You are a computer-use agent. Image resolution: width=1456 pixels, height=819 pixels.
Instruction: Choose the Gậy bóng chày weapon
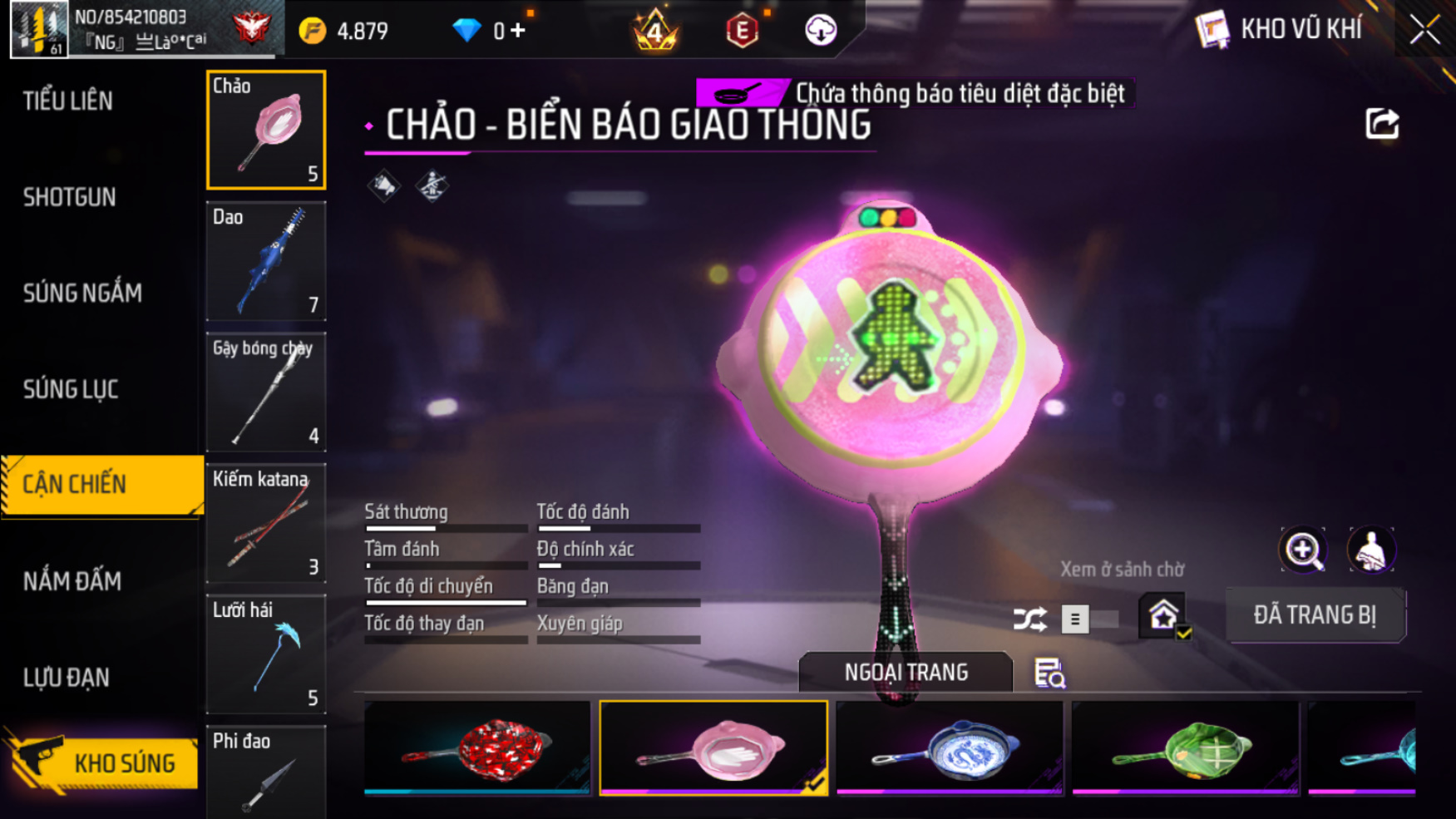[266, 392]
